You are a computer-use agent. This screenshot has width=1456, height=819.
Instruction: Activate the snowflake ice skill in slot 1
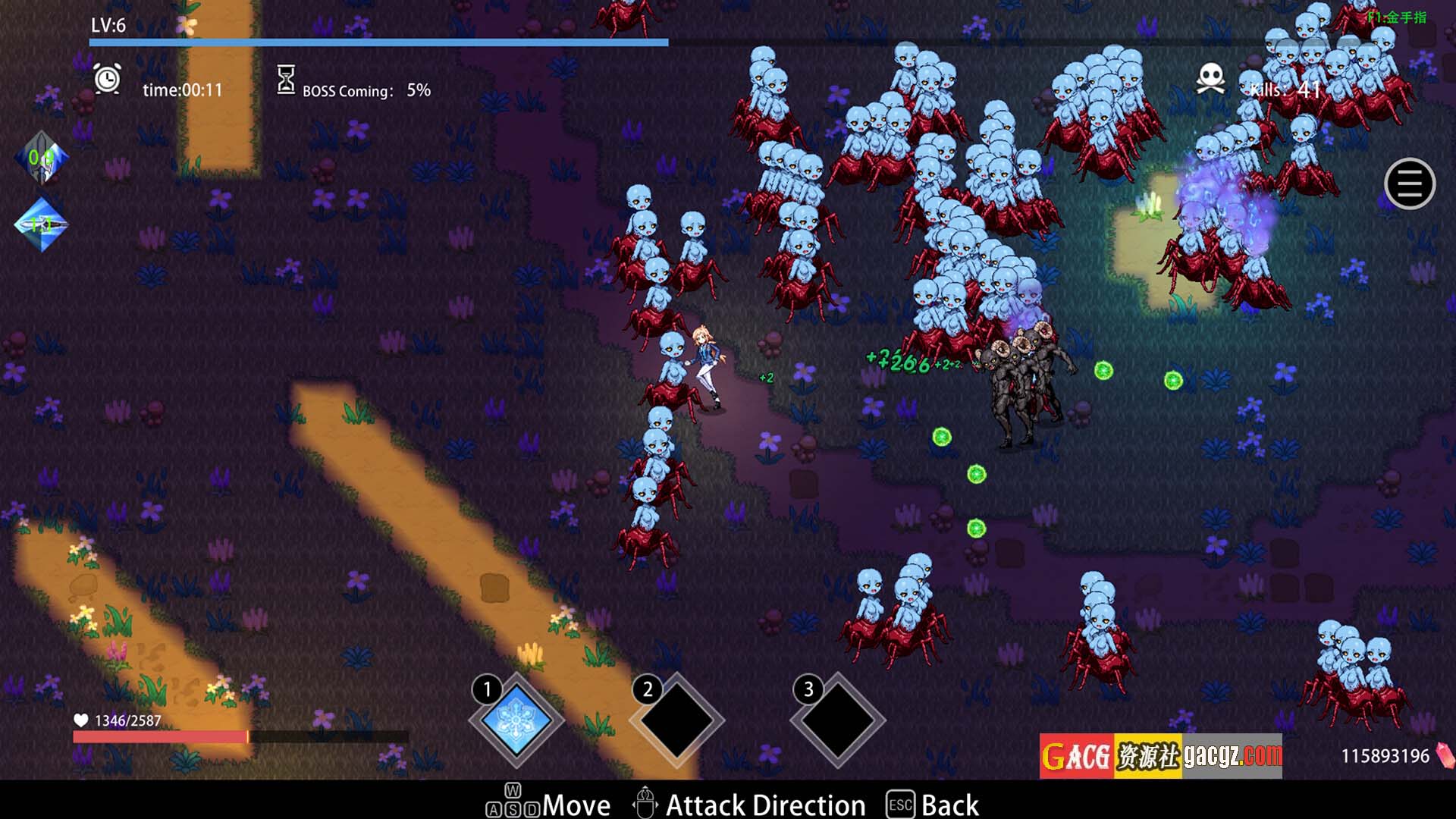pyautogui.click(x=517, y=719)
